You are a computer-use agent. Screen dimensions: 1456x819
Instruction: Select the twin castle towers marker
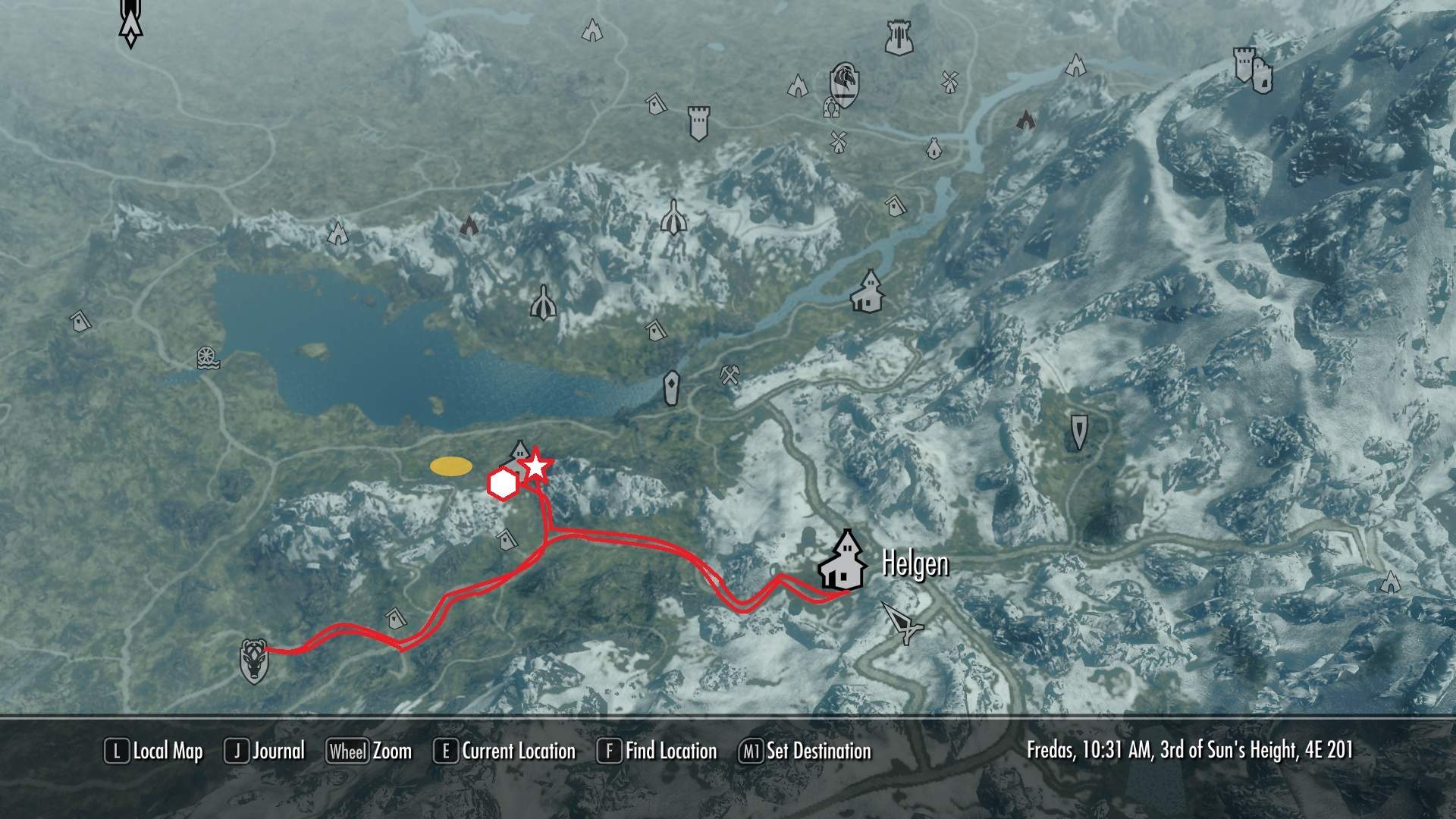[x=1253, y=70]
